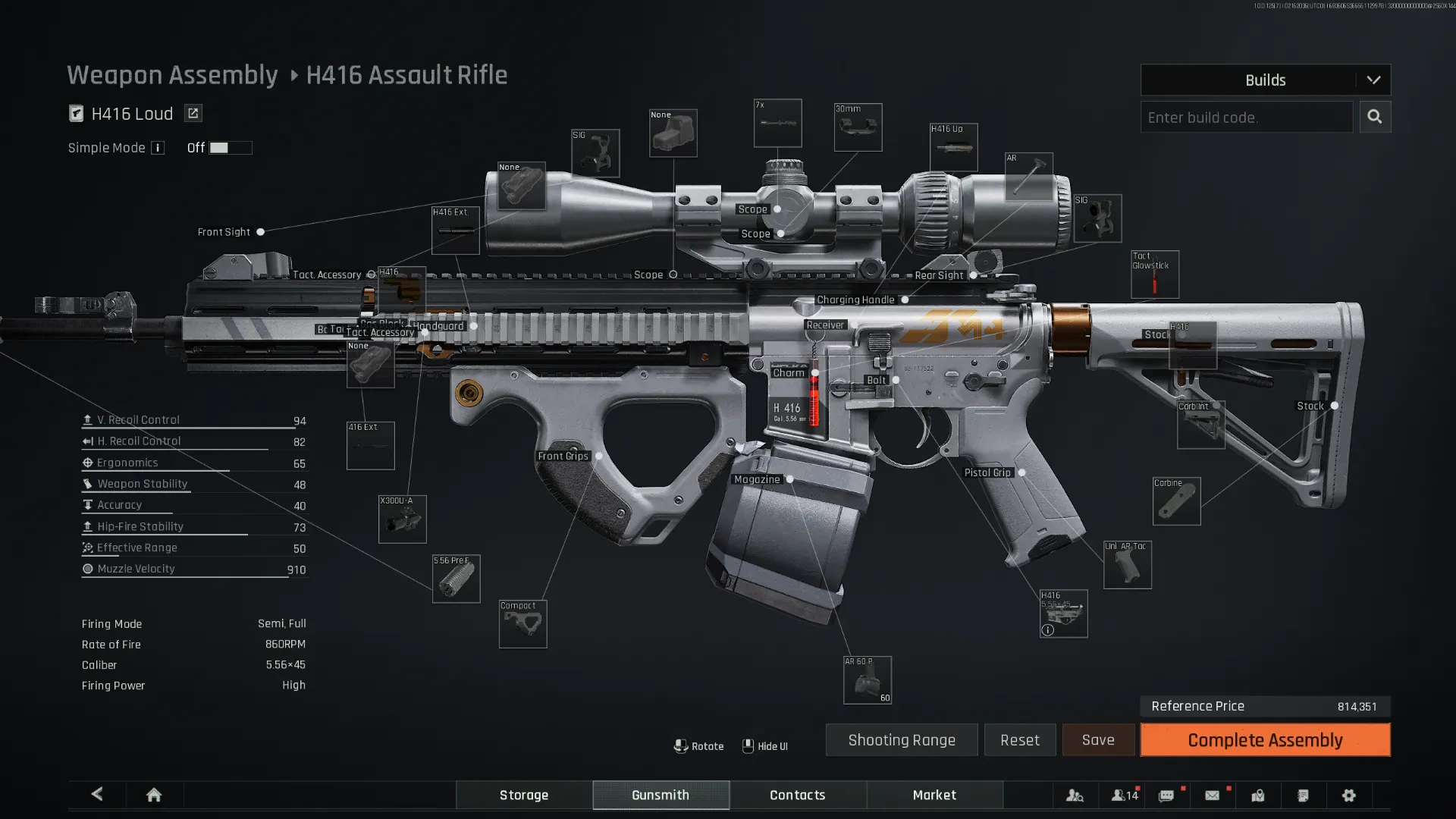Open the settings gear in the bottom bar

(1349, 795)
